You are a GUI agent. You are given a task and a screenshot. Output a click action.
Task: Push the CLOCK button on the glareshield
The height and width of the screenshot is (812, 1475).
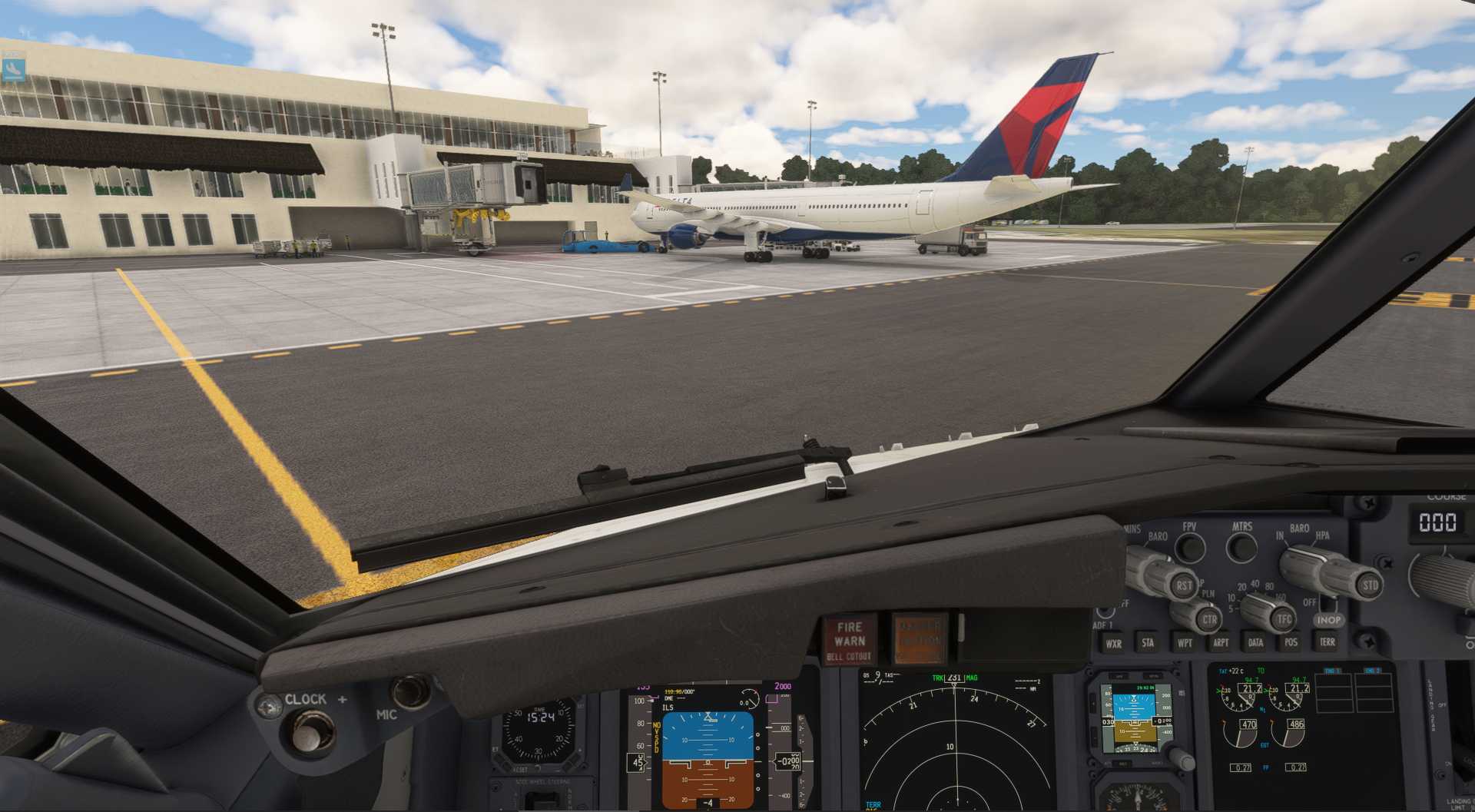tap(308, 732)
